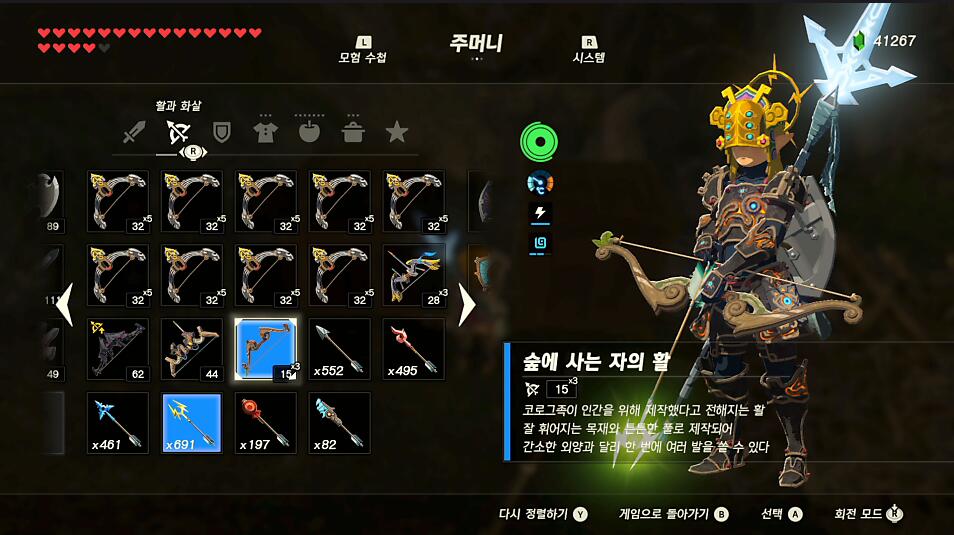Go to the previous inventory page arrow

[65, 305]
